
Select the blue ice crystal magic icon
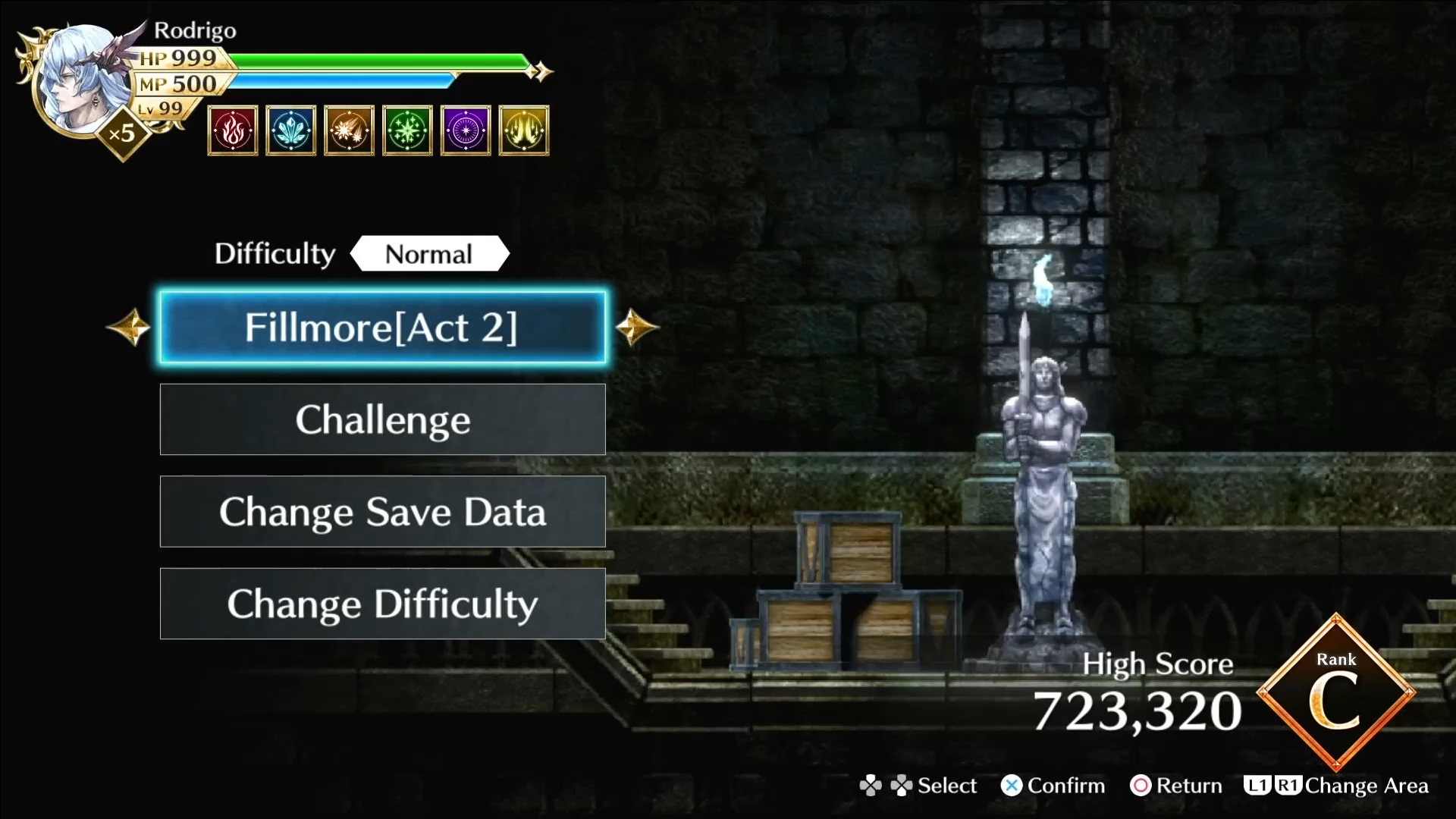(291, 130)
